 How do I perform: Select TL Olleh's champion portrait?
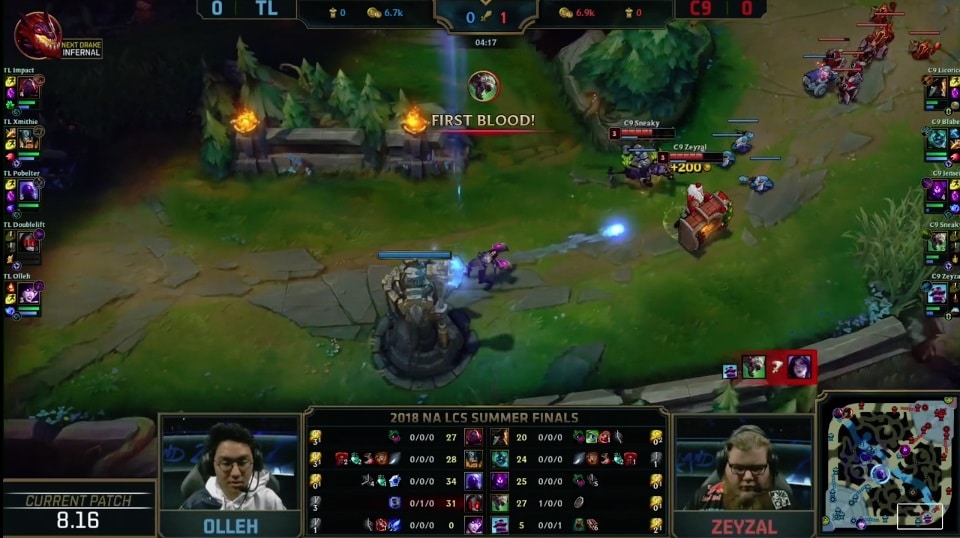(29, 294)
